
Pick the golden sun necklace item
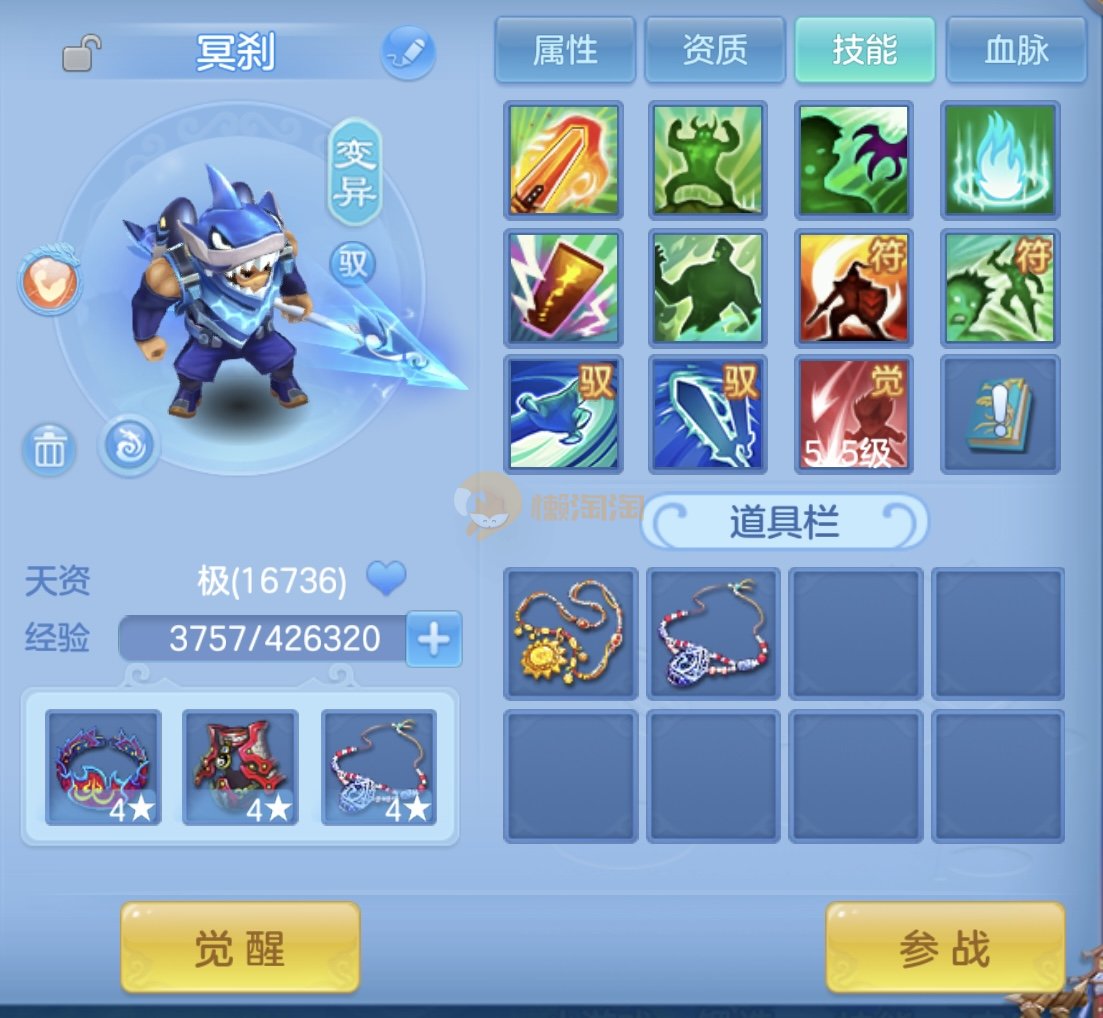(x=570, y=633)
